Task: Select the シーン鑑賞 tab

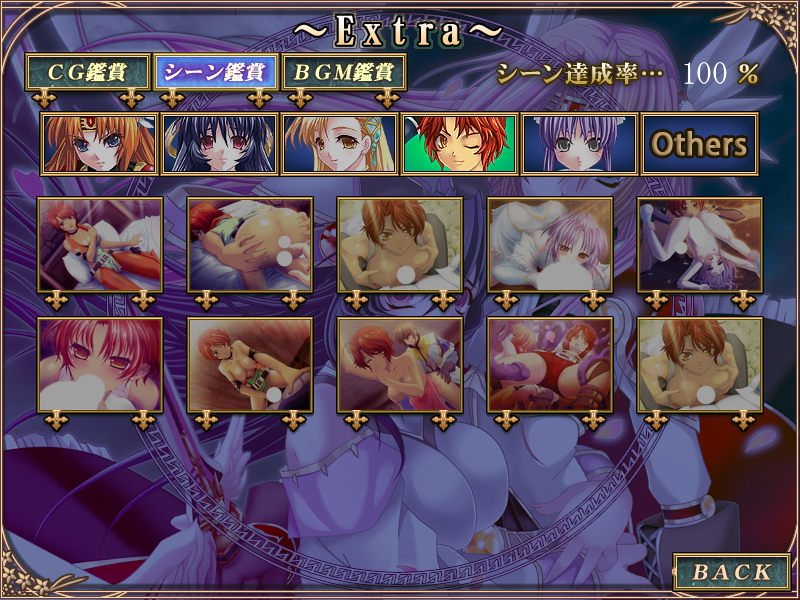Action: click(x=215, y=72)
